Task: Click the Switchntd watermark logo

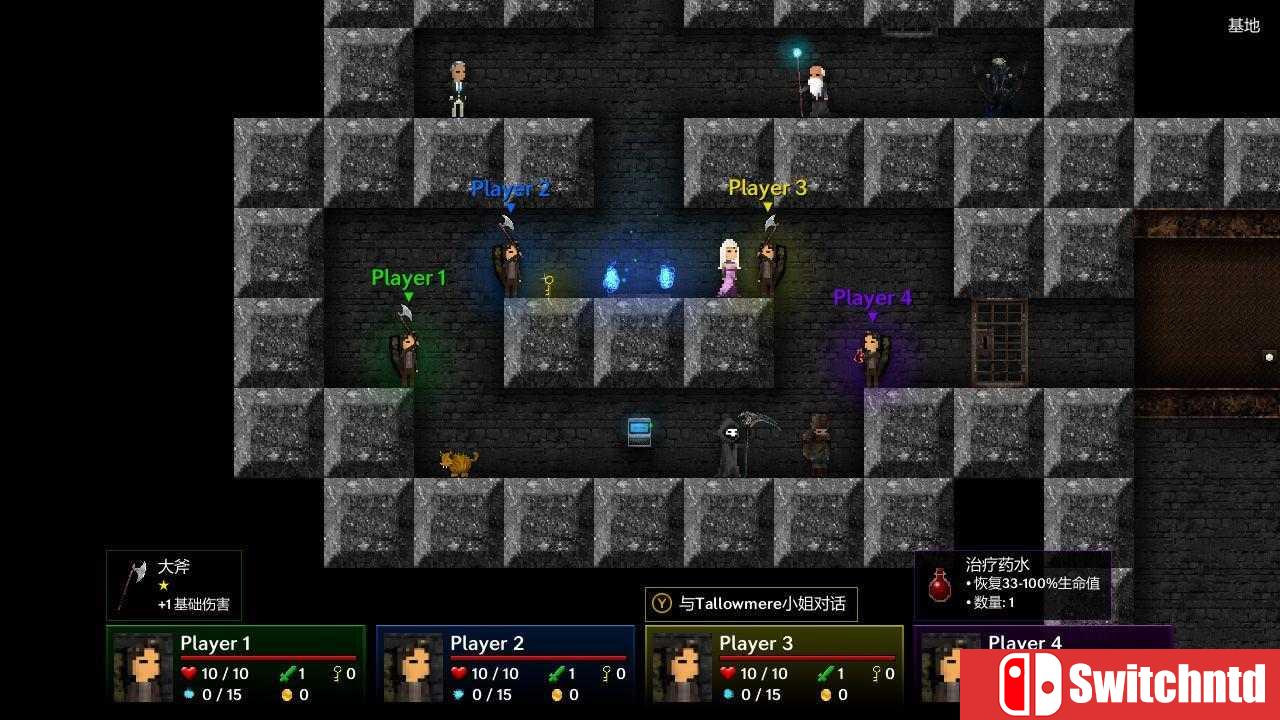Action: [x=1120, y=685]
